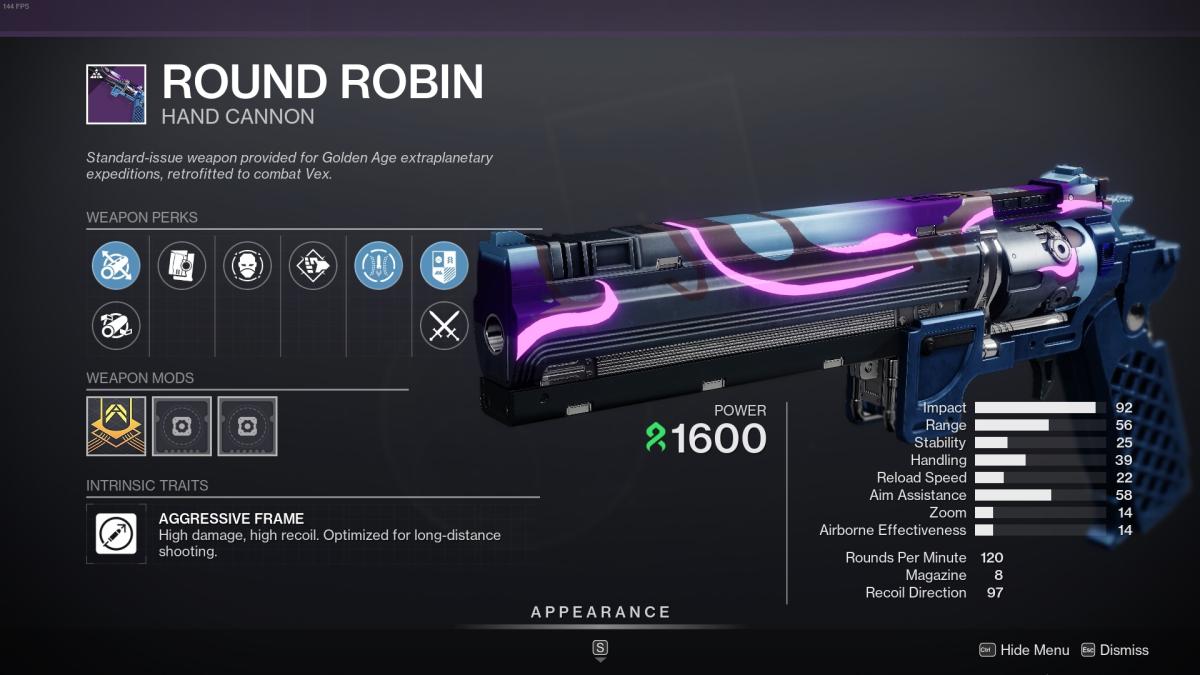Select the blue bullet origin perk
The image size is (1200, 675).
pyautogui.click(x=379, y=266)
